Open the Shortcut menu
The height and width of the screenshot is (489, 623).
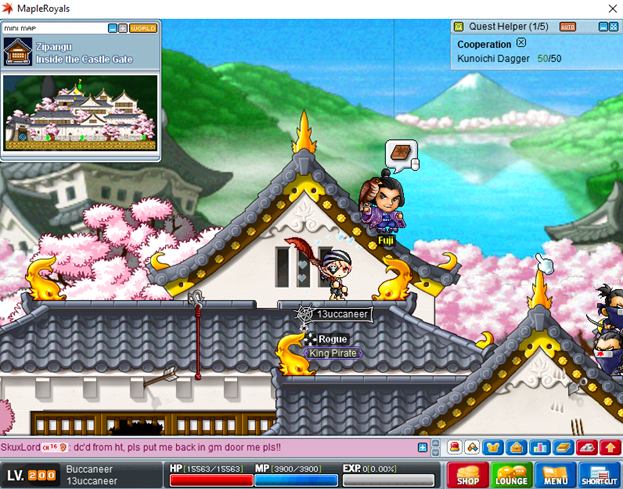(600, 475)
